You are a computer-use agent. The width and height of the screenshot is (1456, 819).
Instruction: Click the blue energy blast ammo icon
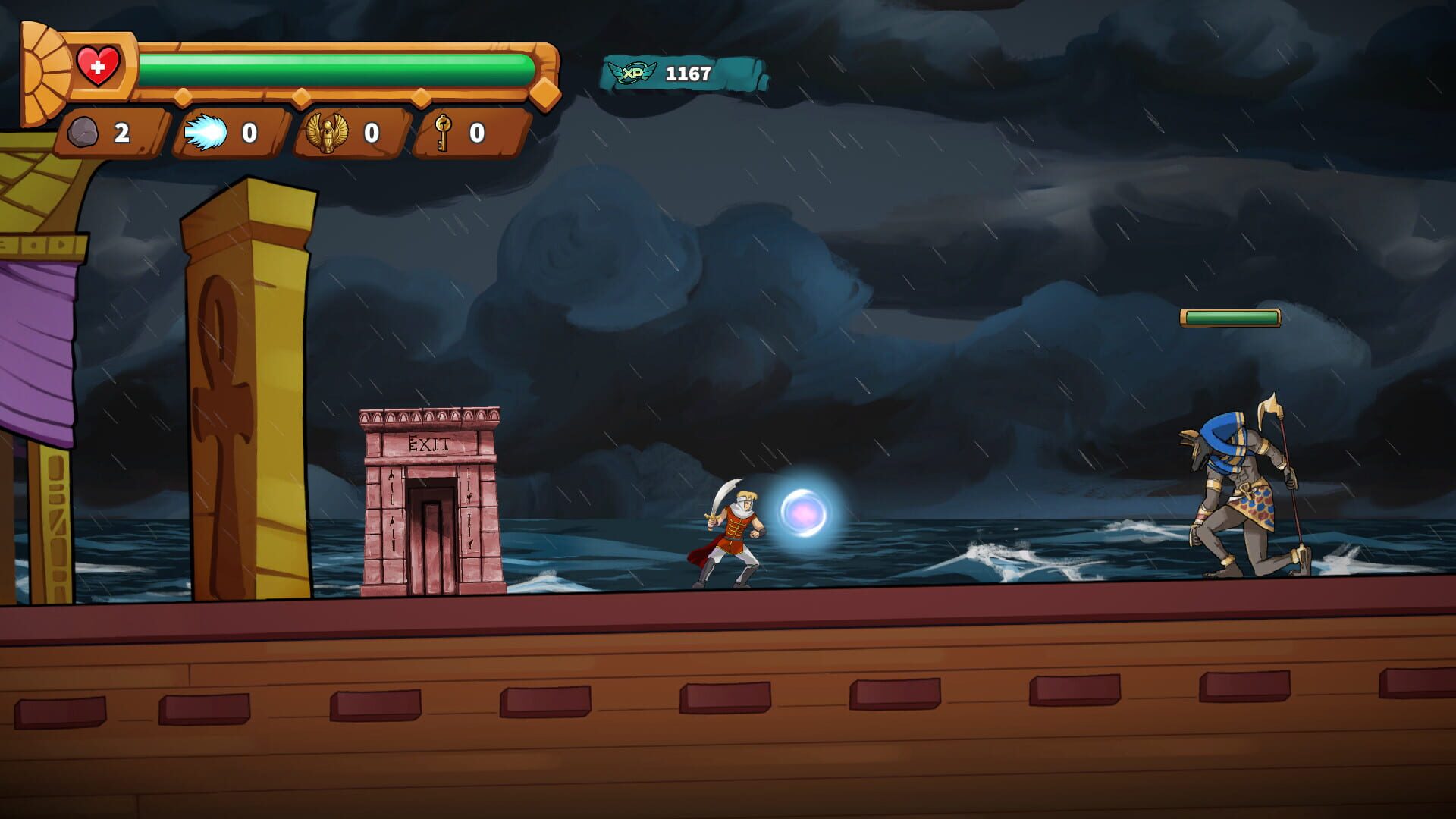tap(207, 131)
